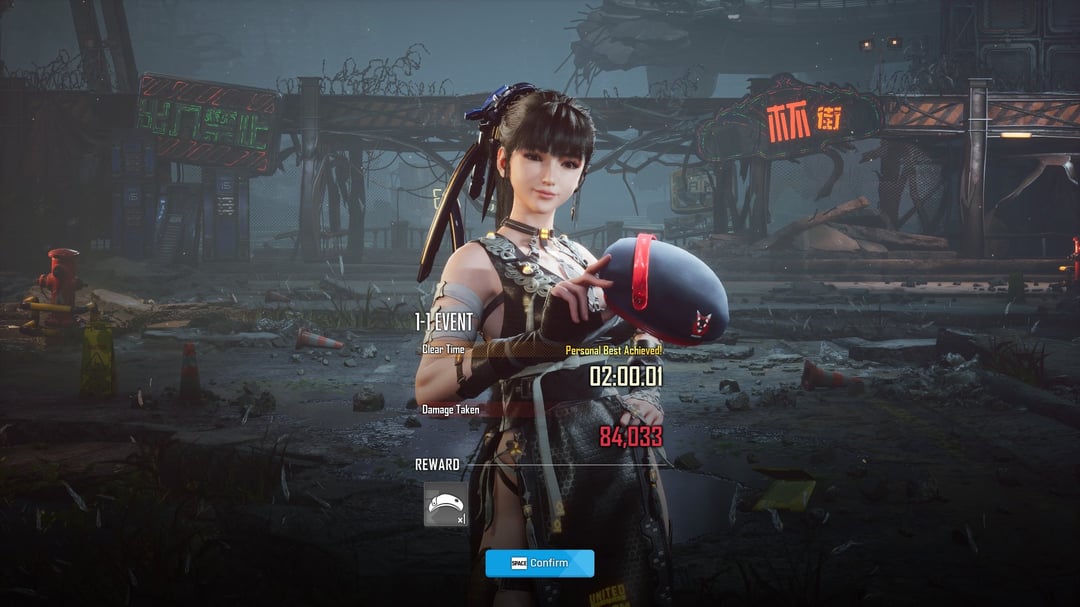
Task: Confirm the event results
Action: [x=540, y=563]
